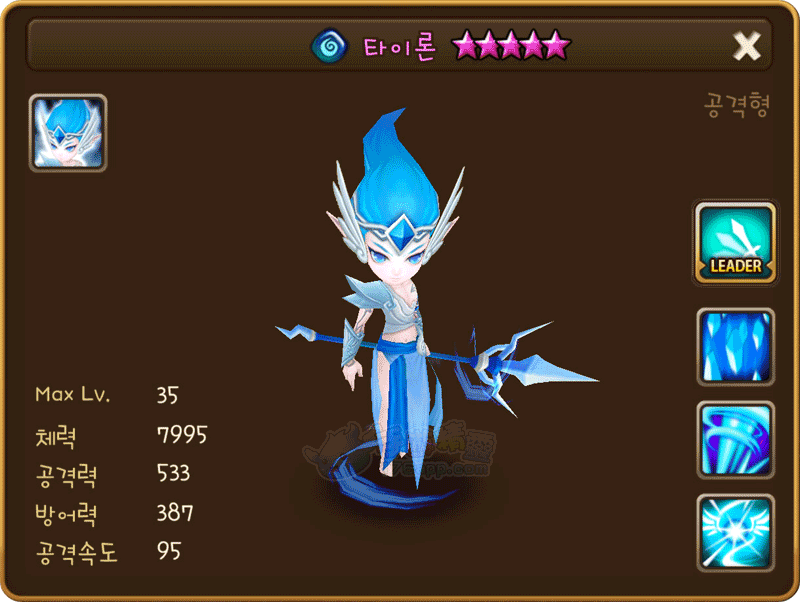Close the monster info window
800x602 pixels.
click(746, 45)
